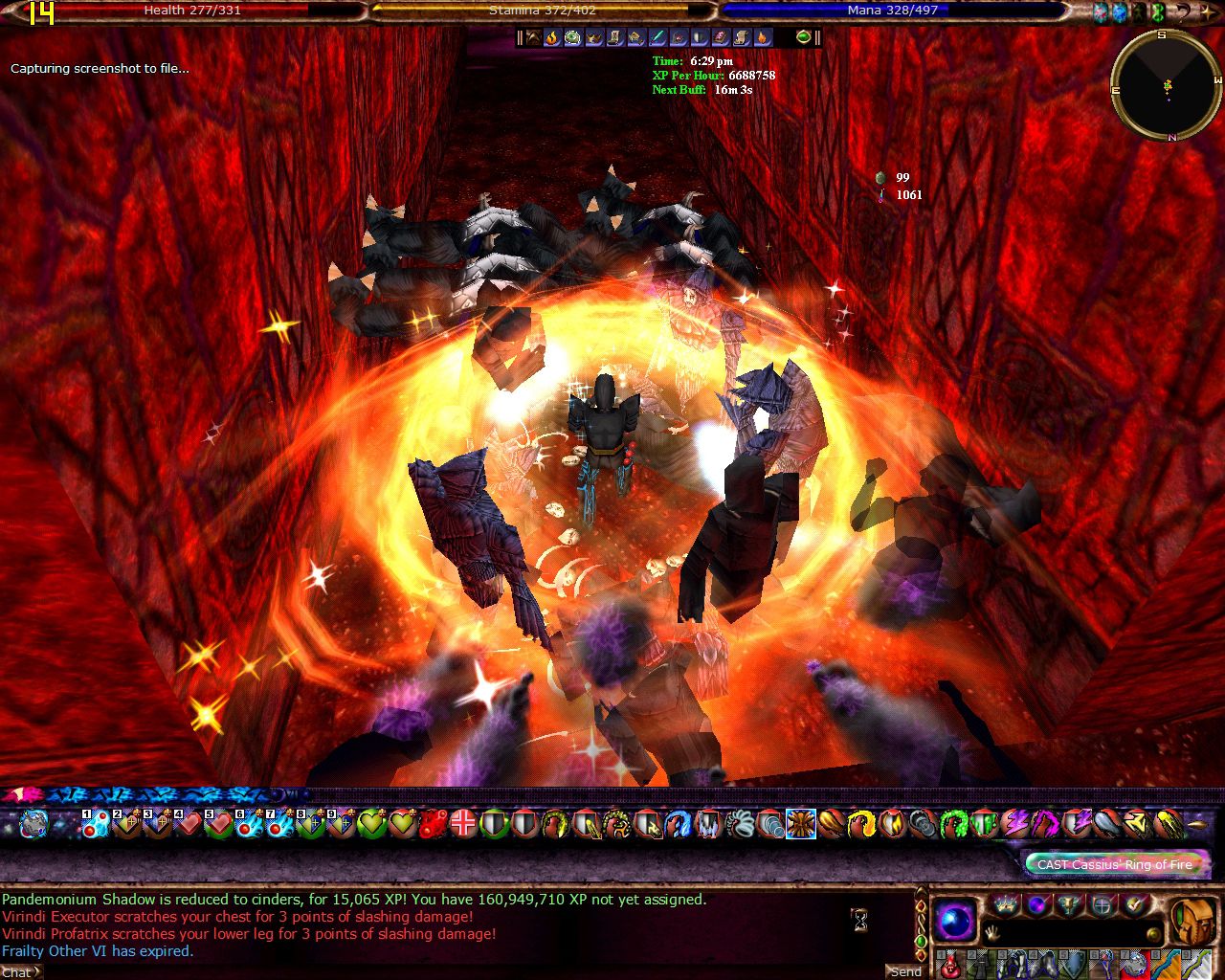This screenshot has height=980, width=1225.
Task: Select the green tentacle spell icon
Action: coord(953,823)
